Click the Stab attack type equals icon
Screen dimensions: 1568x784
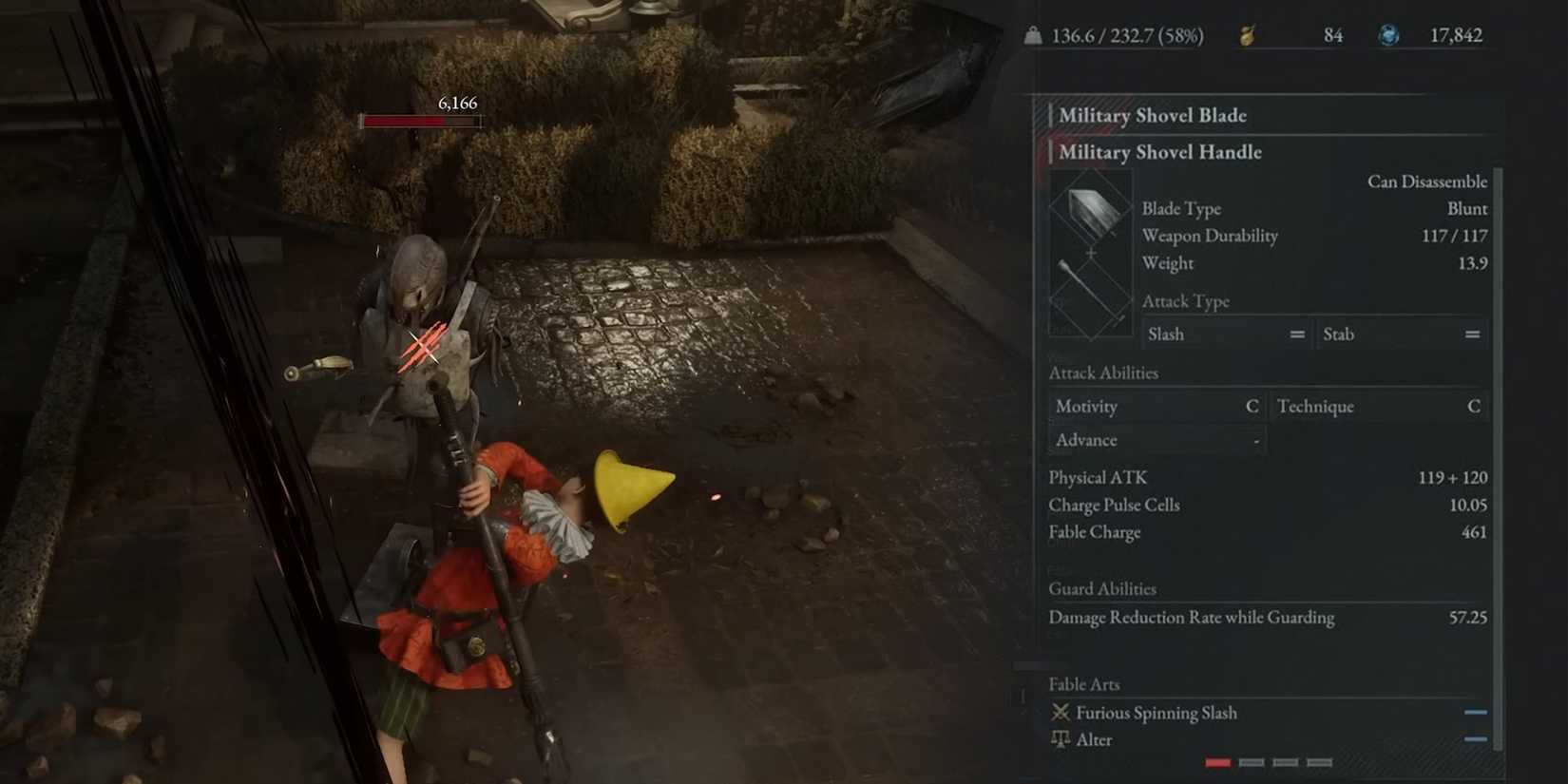pos(1471,334)
